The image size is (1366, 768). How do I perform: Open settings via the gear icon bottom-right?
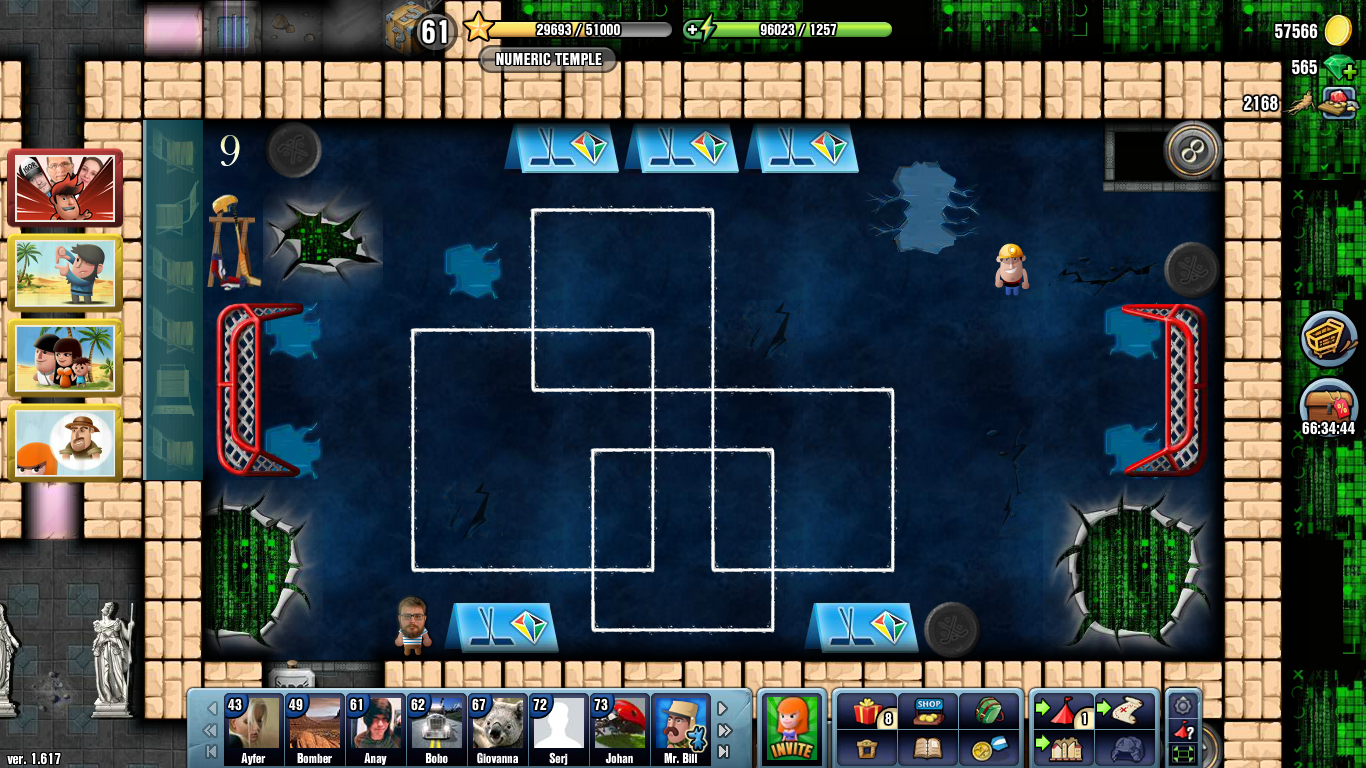pyautogui.click(x=1183, y=706)
